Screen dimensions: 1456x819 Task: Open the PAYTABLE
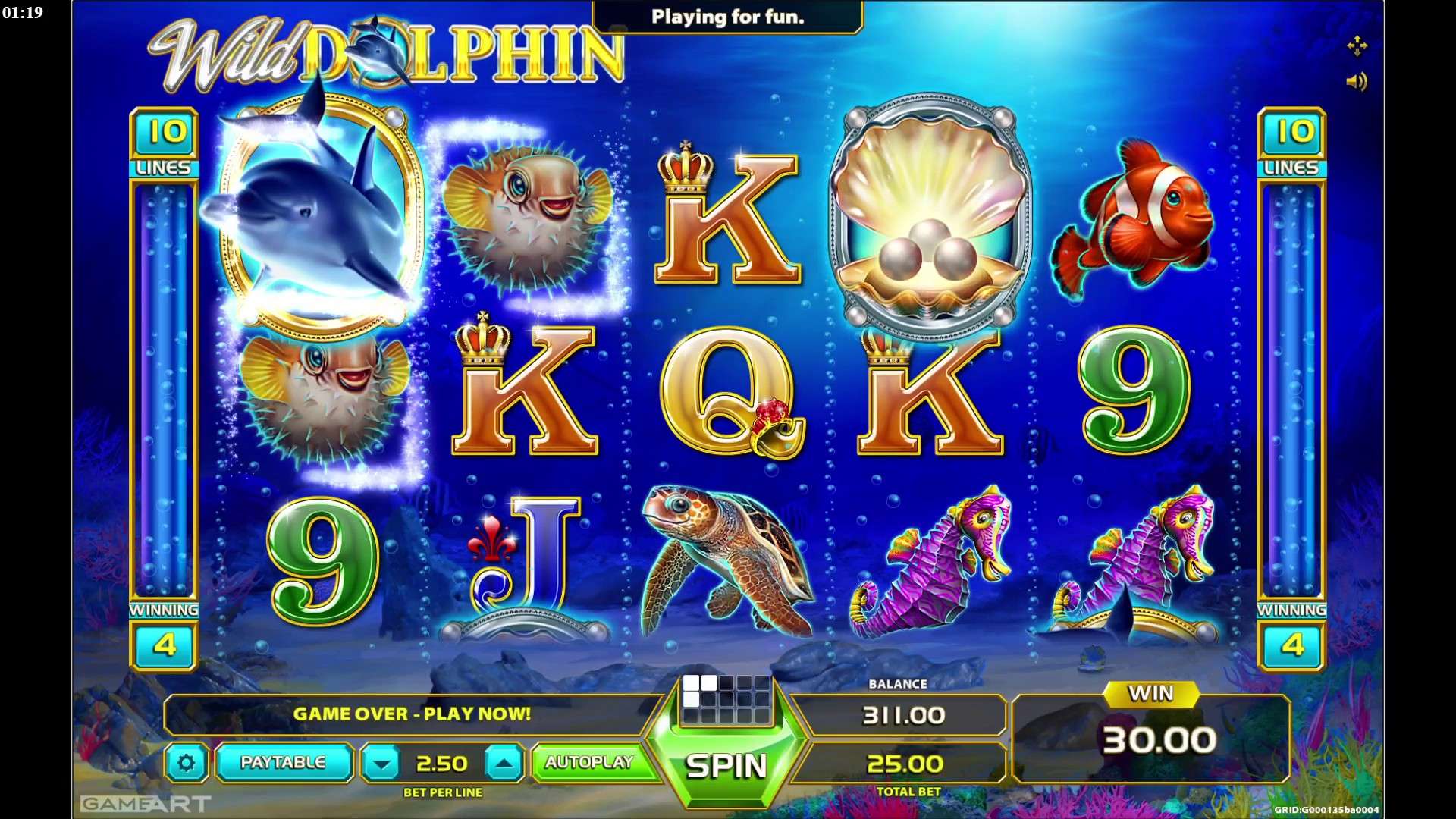pos(284,763)
